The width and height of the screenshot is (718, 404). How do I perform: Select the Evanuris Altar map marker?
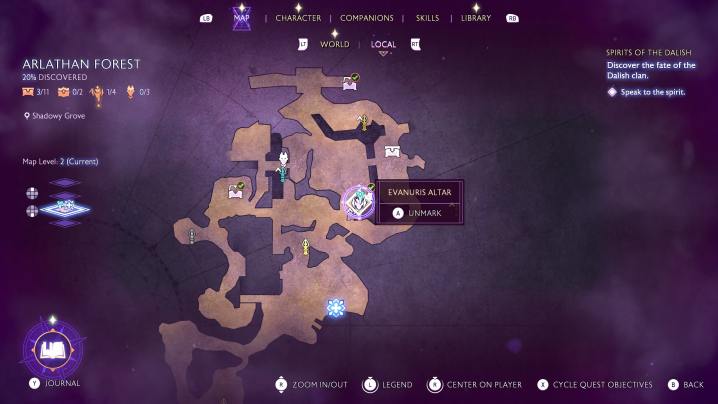click(x=357, y=202)
